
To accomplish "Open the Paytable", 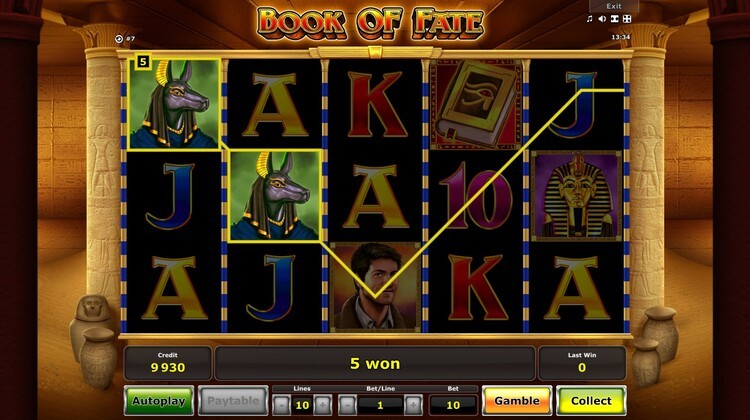I will pyautogui.click(x=232, y=401).
